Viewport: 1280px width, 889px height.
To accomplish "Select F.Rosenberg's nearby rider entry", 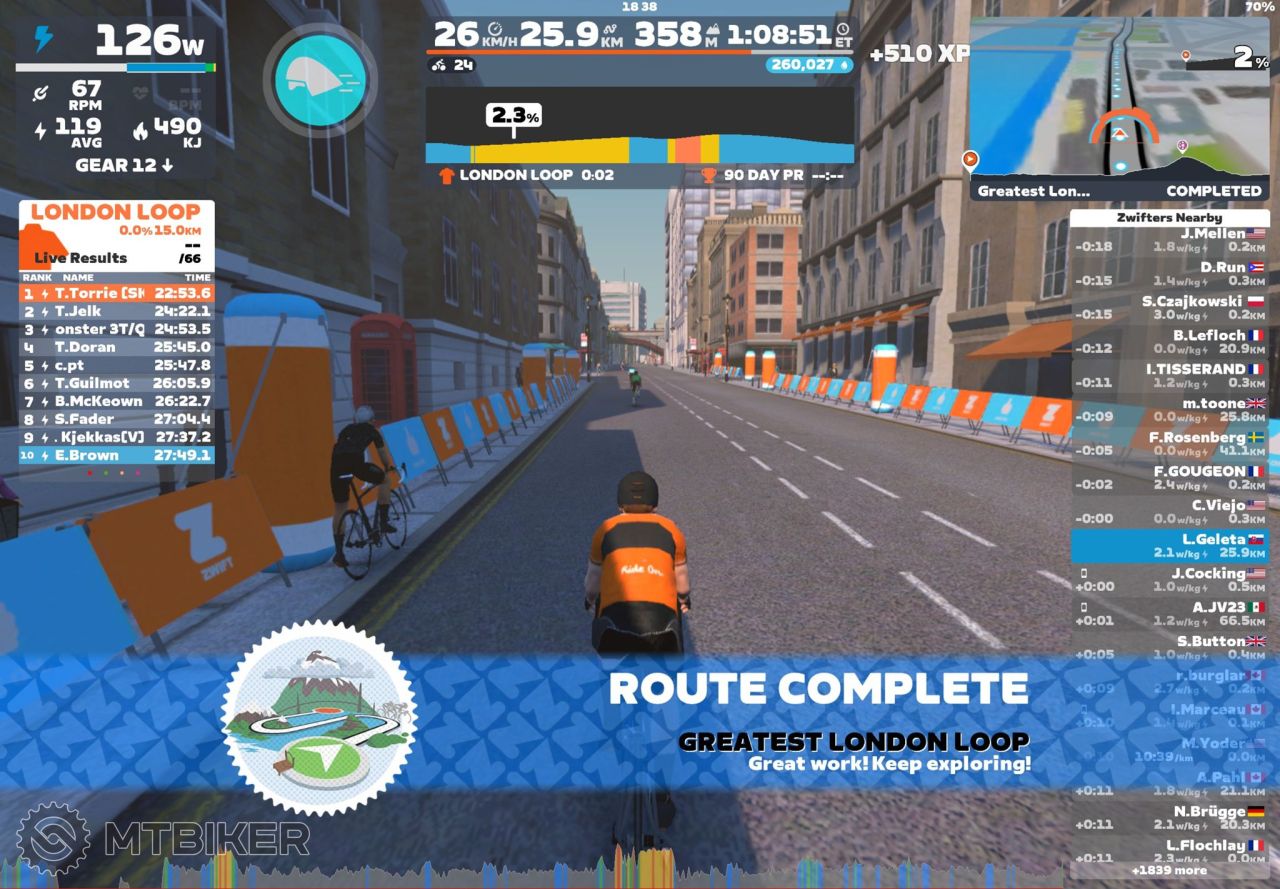I will click(1168, 444).
